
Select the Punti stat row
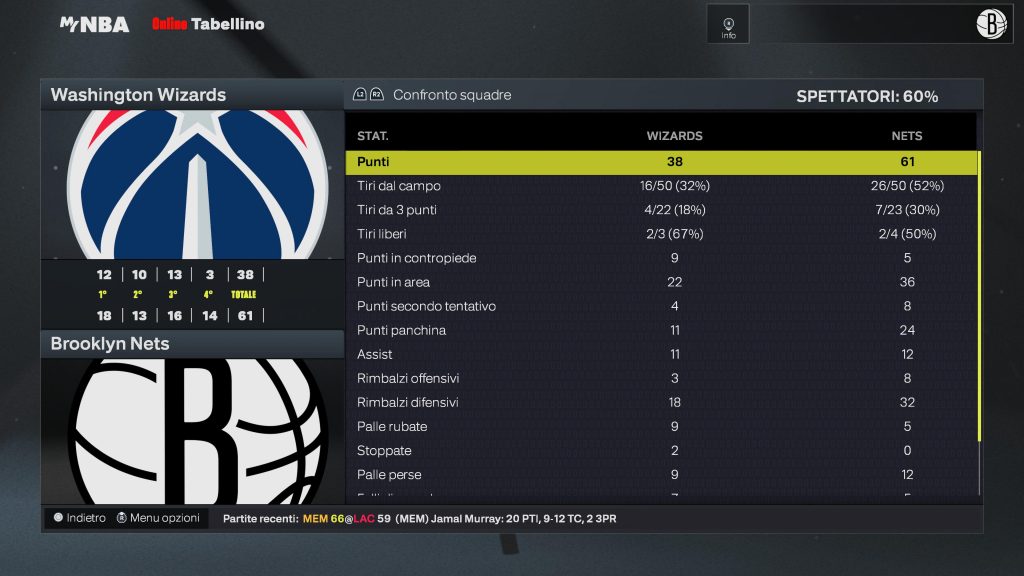(660, 162)
